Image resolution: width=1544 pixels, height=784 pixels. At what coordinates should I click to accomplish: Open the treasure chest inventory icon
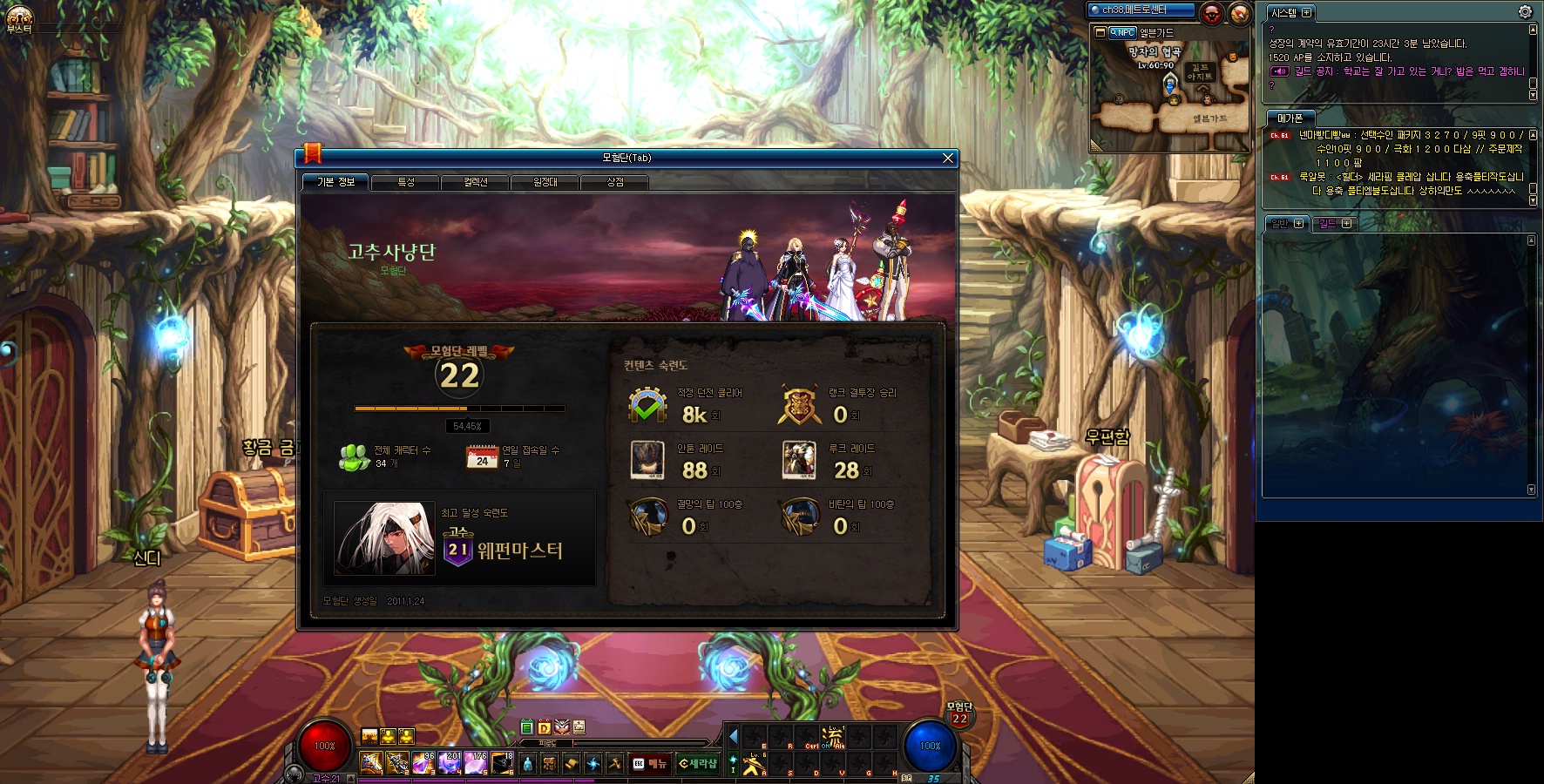(x=549, y=764)
